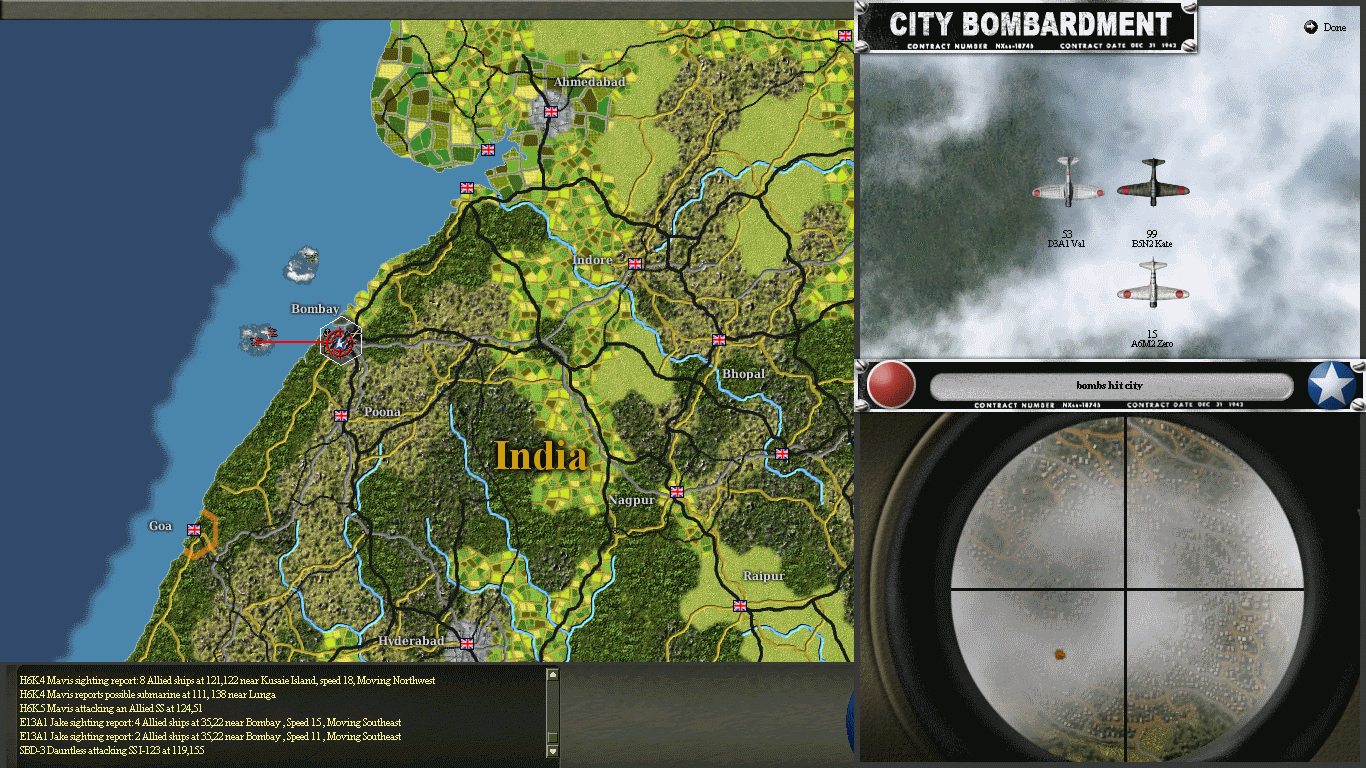The image size is (1366, 768).
Task: Click the British flag base at Ahmedabad
Action: point(549,111)
